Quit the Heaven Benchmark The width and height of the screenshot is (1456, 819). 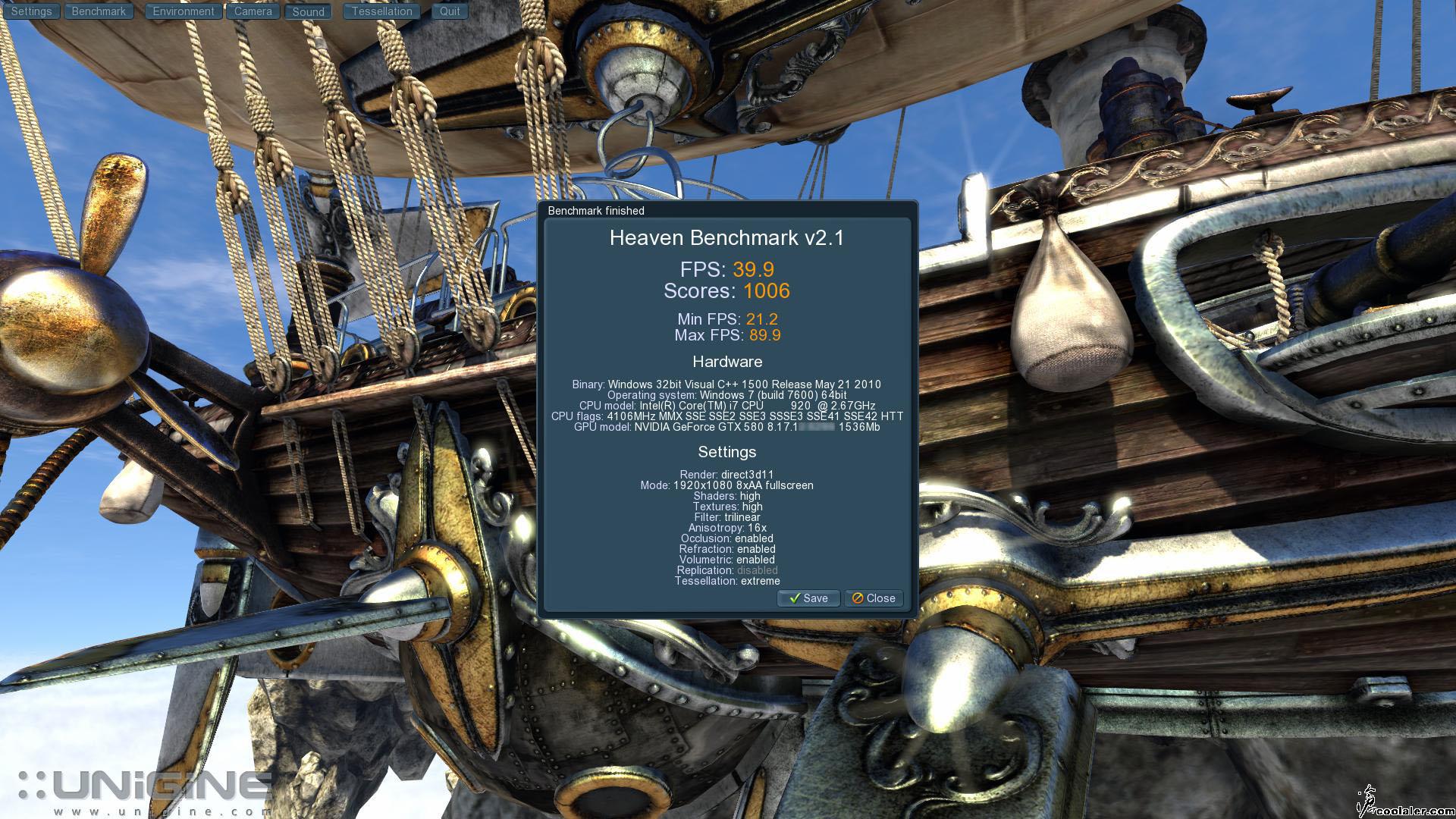pyautogui.click(x=450, y=11)
